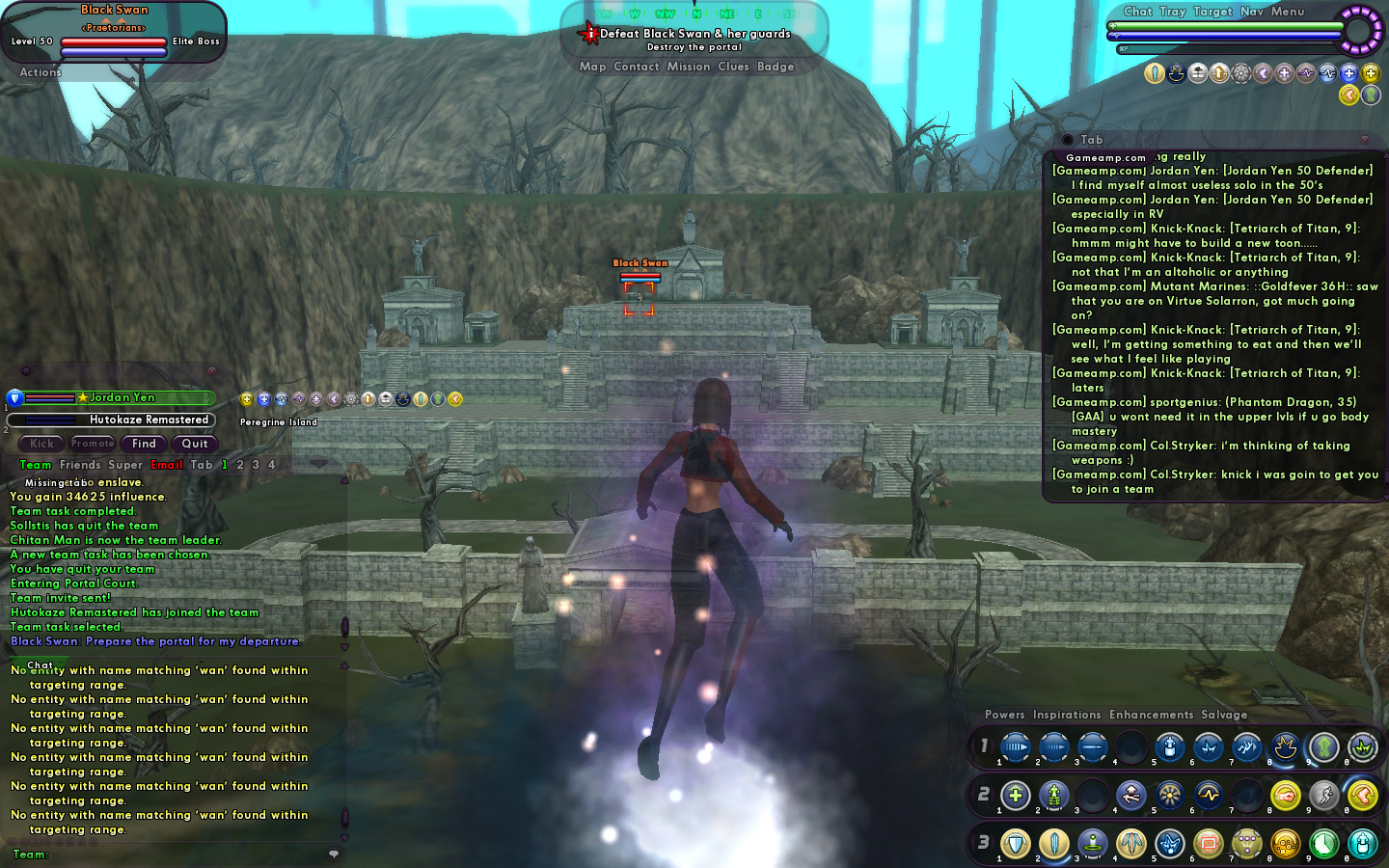Open the Clues window

(x=733, y=67)
